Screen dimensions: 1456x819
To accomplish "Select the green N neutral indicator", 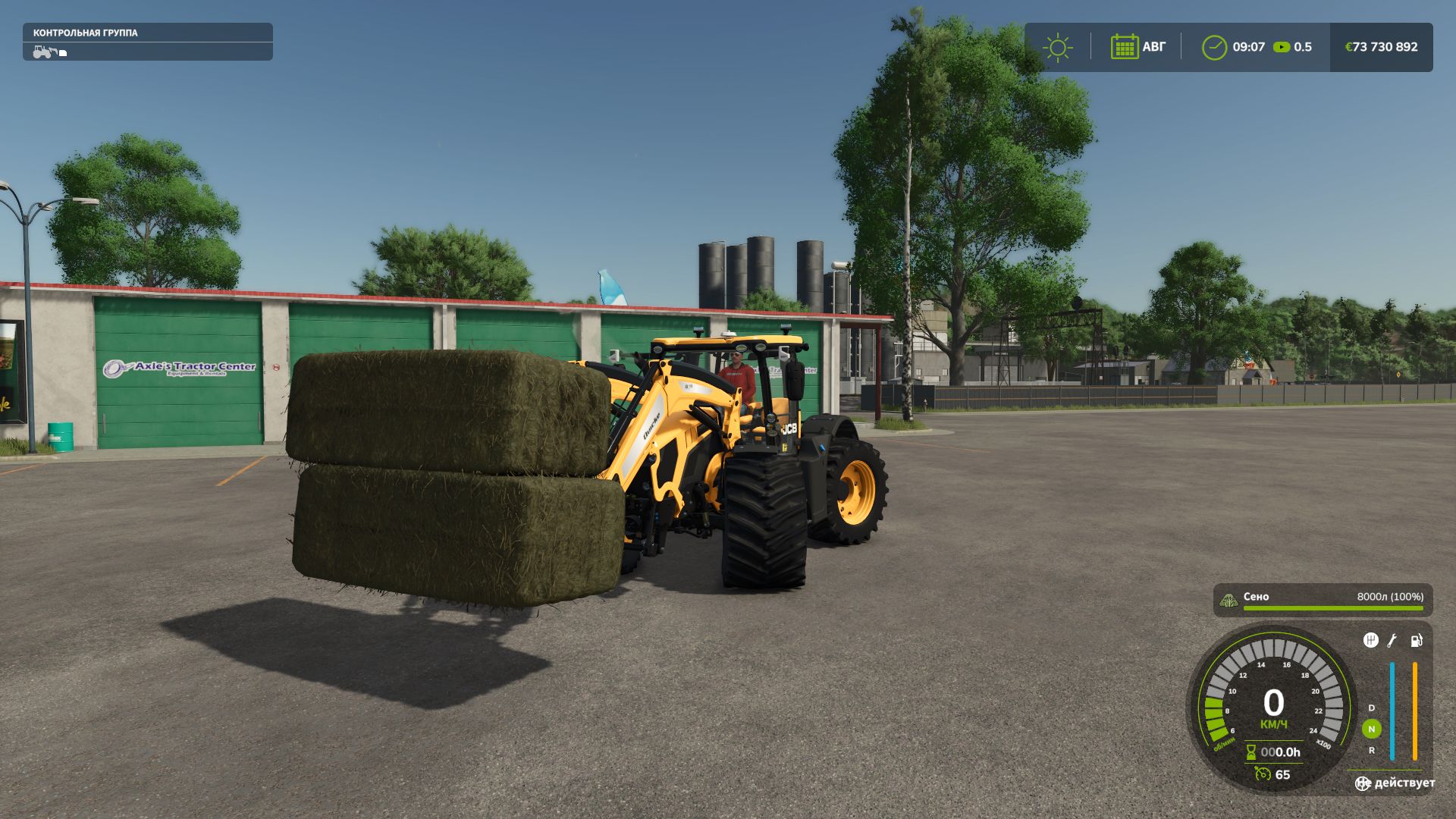I will [1371, 729].
